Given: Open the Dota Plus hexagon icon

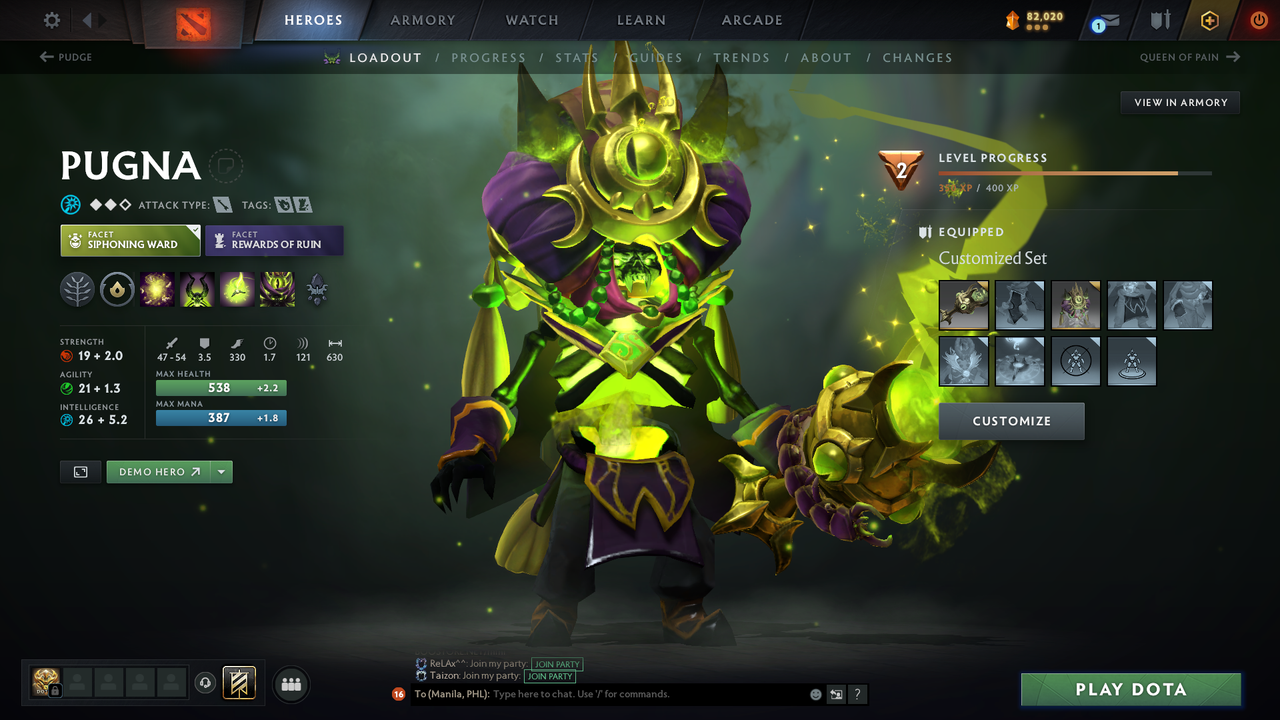Looking at the screenshot, I should point(1209,20).
